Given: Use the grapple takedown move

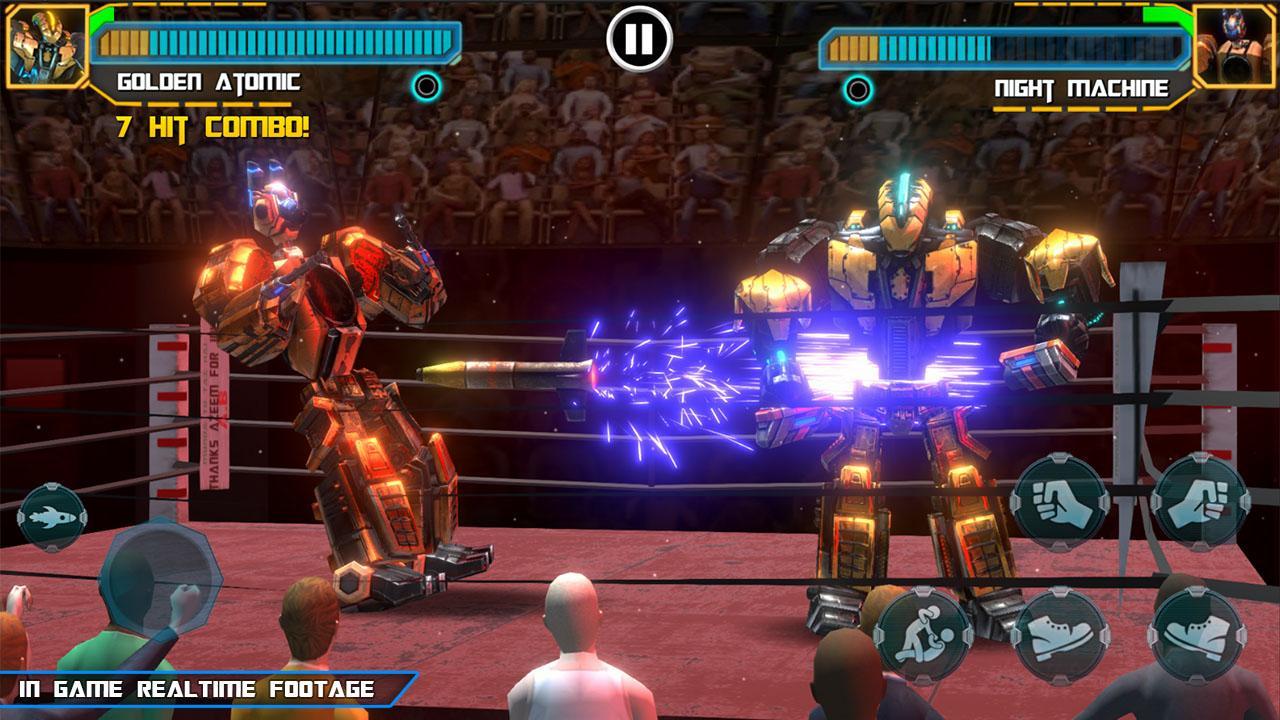Looking at the screenshot, I should pyautogui.click(x=923, y=634).
